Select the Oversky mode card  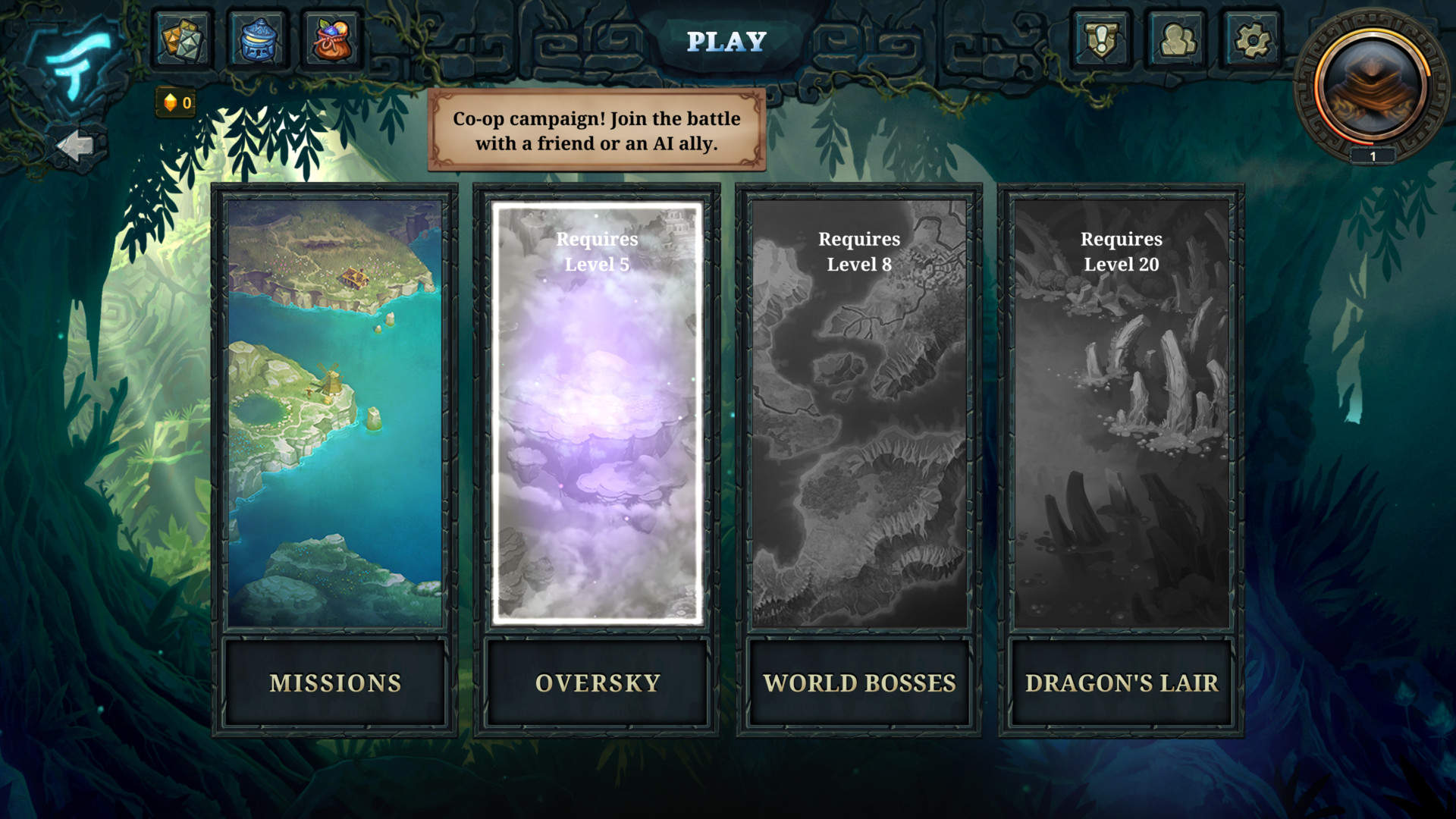coord(597,413)
